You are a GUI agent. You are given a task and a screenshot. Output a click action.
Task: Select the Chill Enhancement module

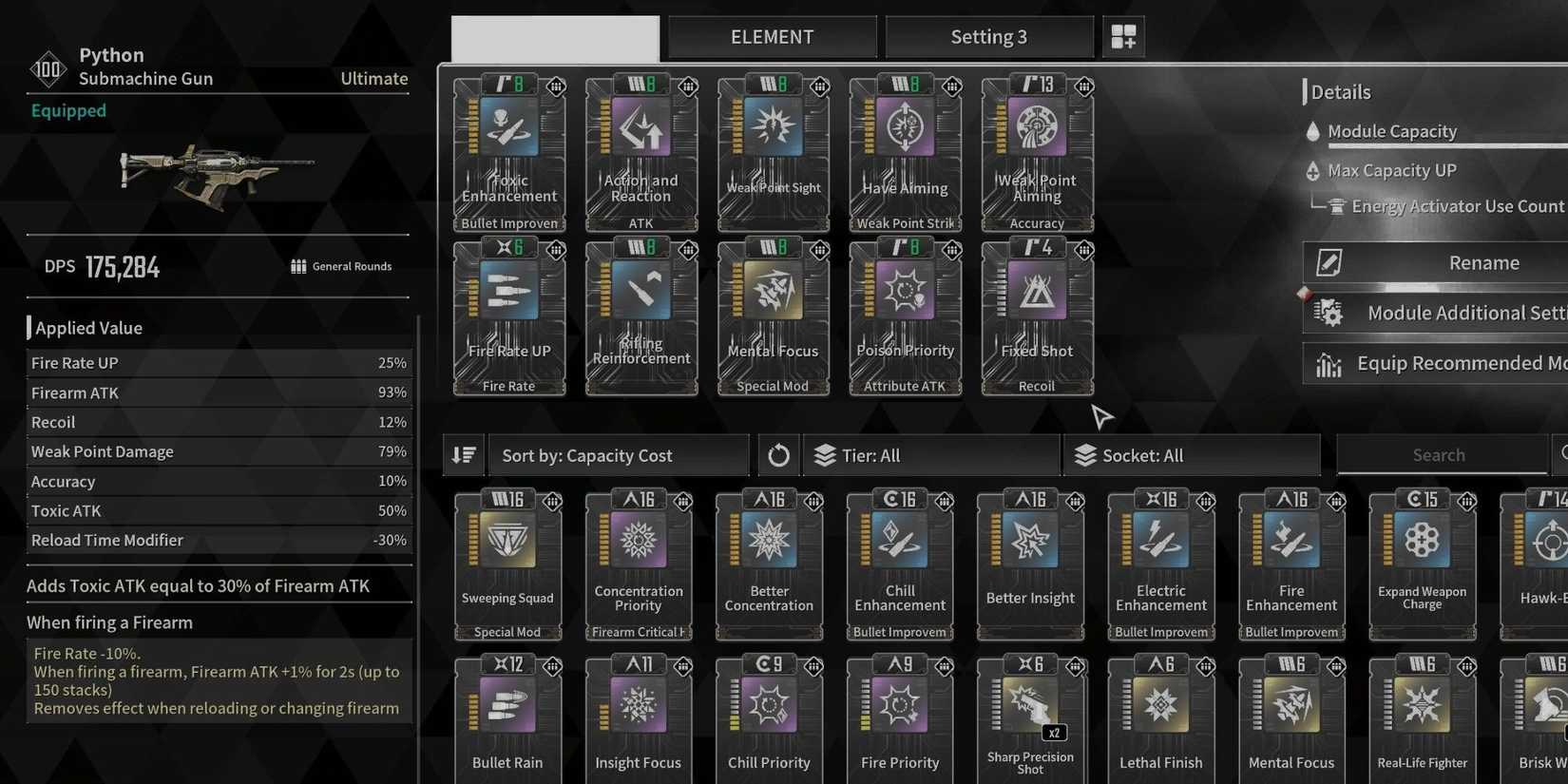pos(899,561)
